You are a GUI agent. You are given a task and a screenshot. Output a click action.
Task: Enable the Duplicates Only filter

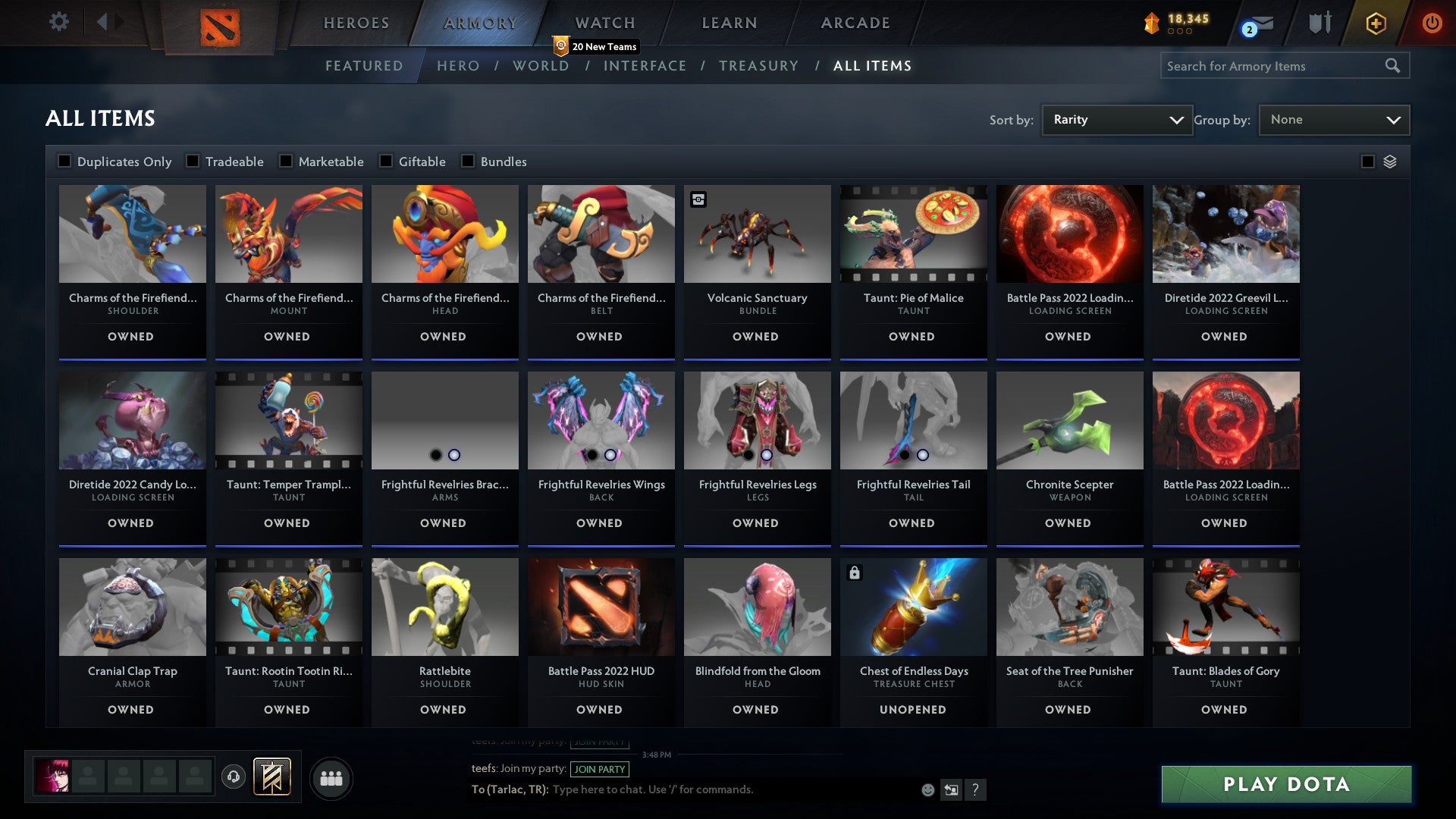(64, 161)
